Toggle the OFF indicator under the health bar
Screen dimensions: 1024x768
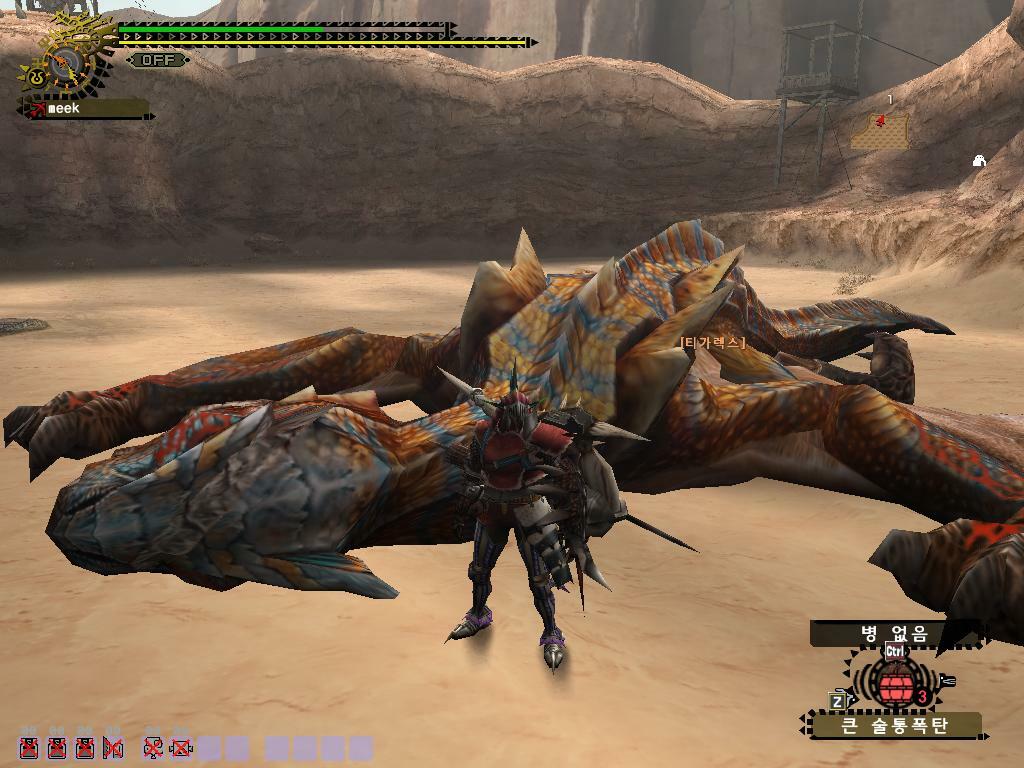pos(158,60)
